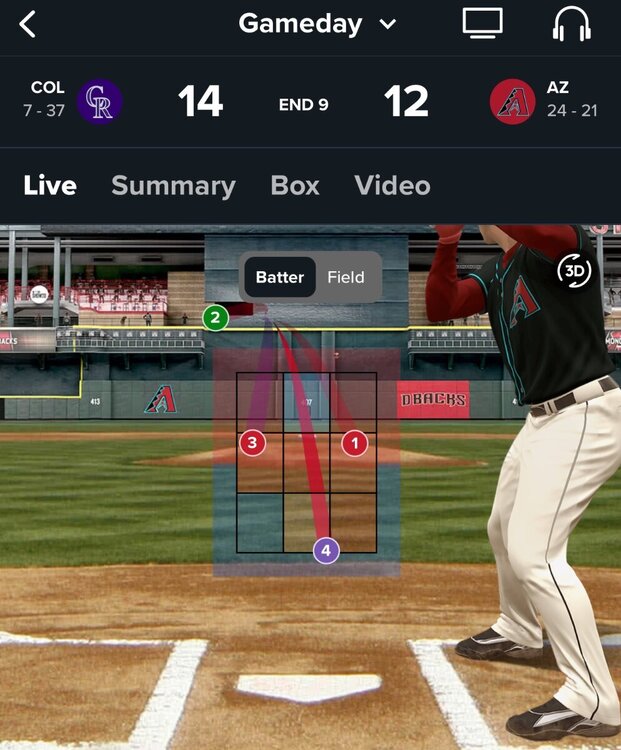Go back with the top-left arrow
Image resolution: width=621 pixels, height=750 pixels.
(x=28, y=25)
